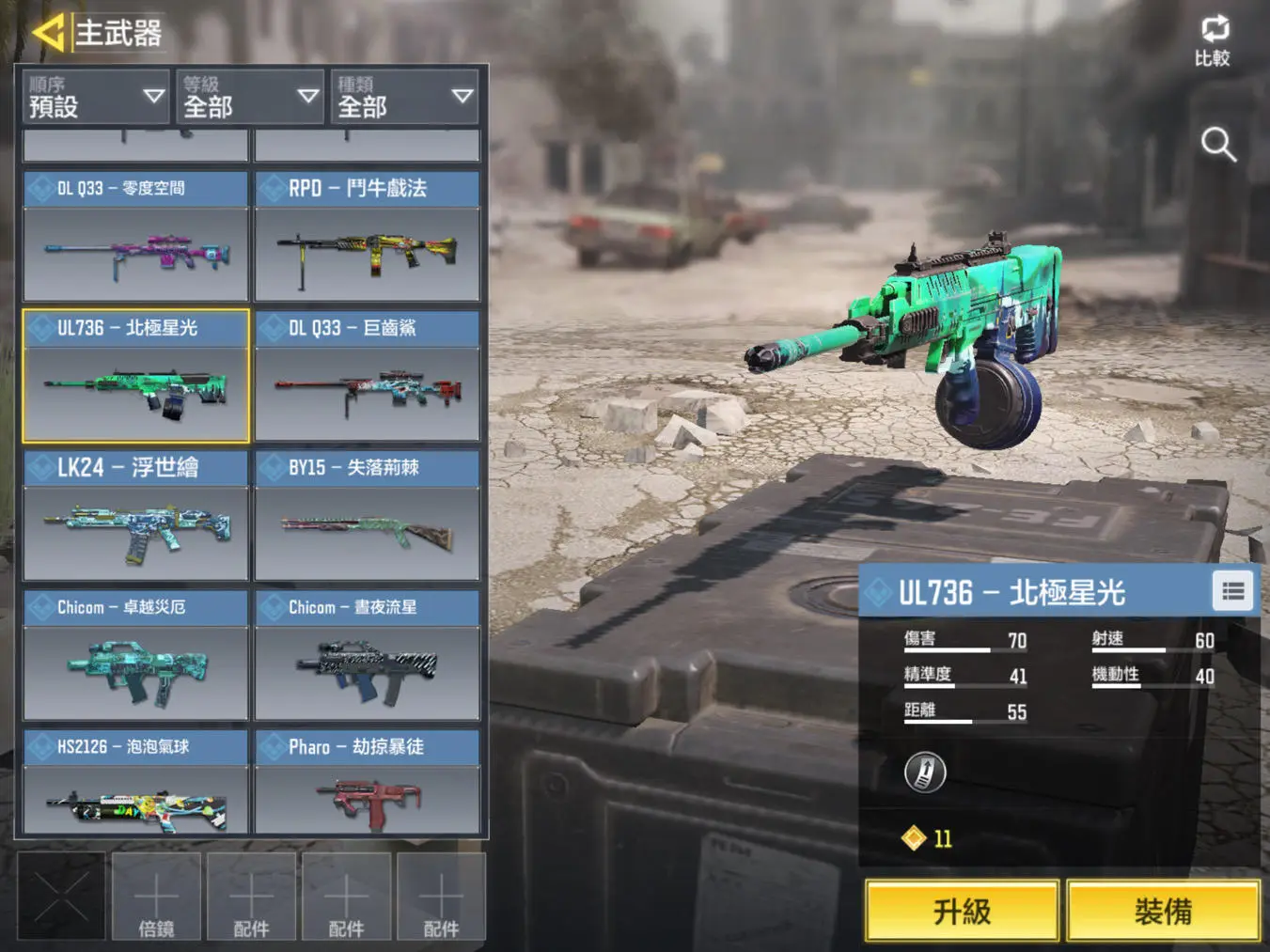Image resolution: width=1270 pixels, height=952 pixels.
Task: Click the magnifying glass inspect icon
Action: click(1218, 145)
